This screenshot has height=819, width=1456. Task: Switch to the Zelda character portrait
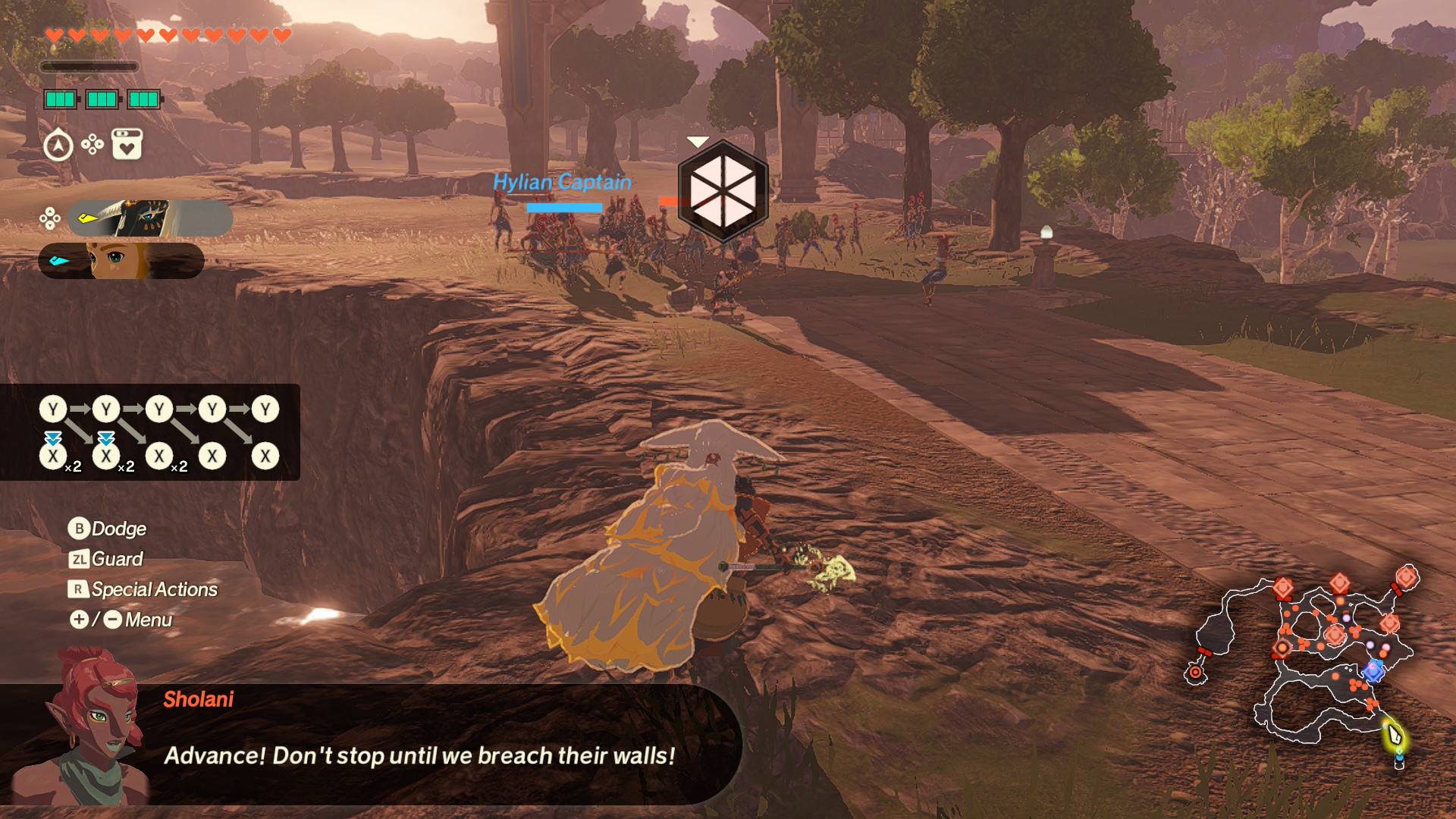(x=121, y=261)
